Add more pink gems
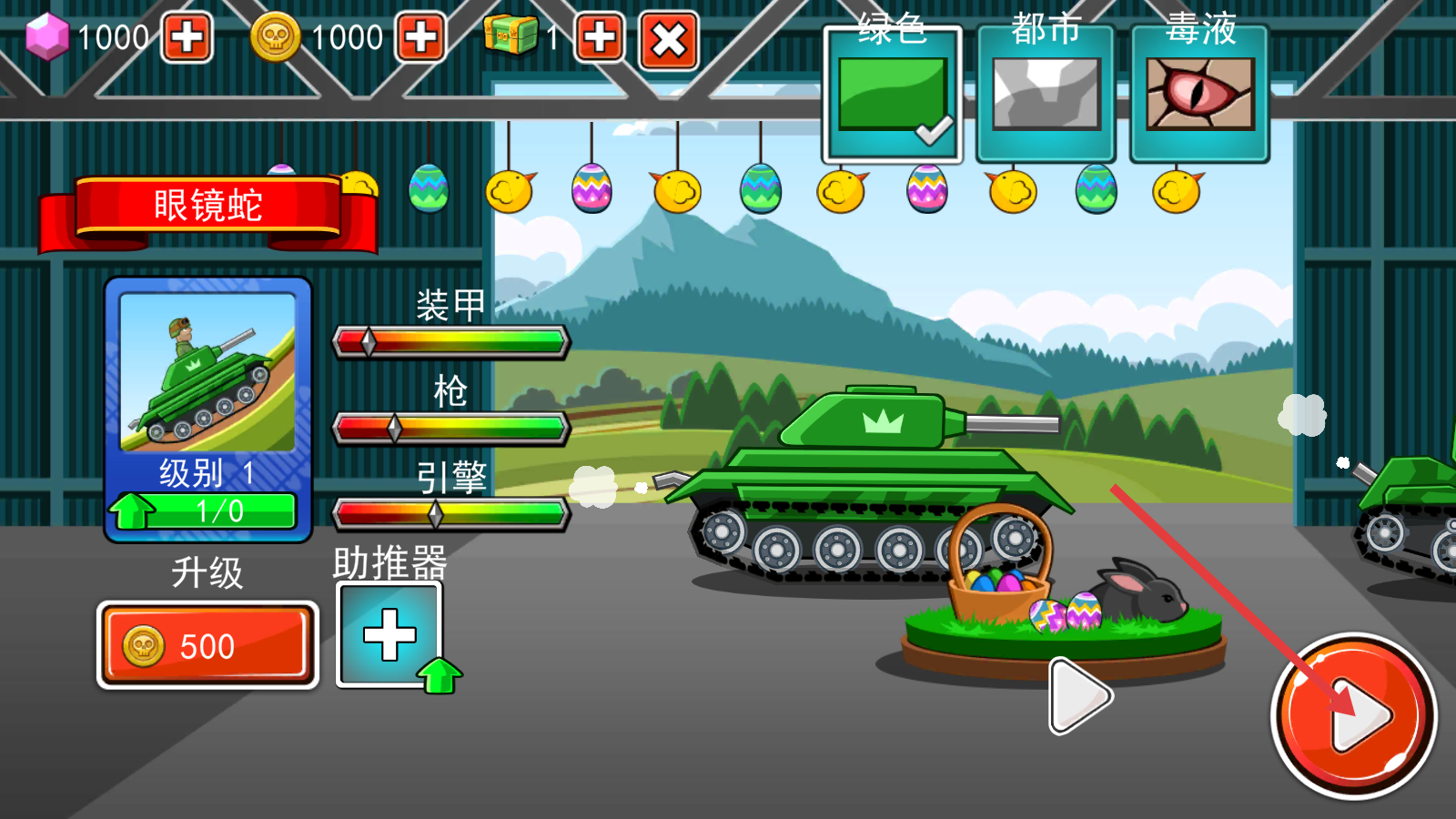 tap(187, 38)
